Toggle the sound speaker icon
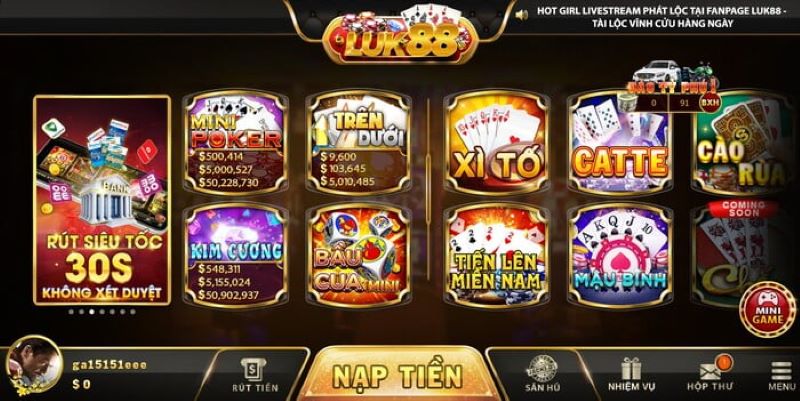This screenshot has width=800, height=401. (x=521, y=14)
